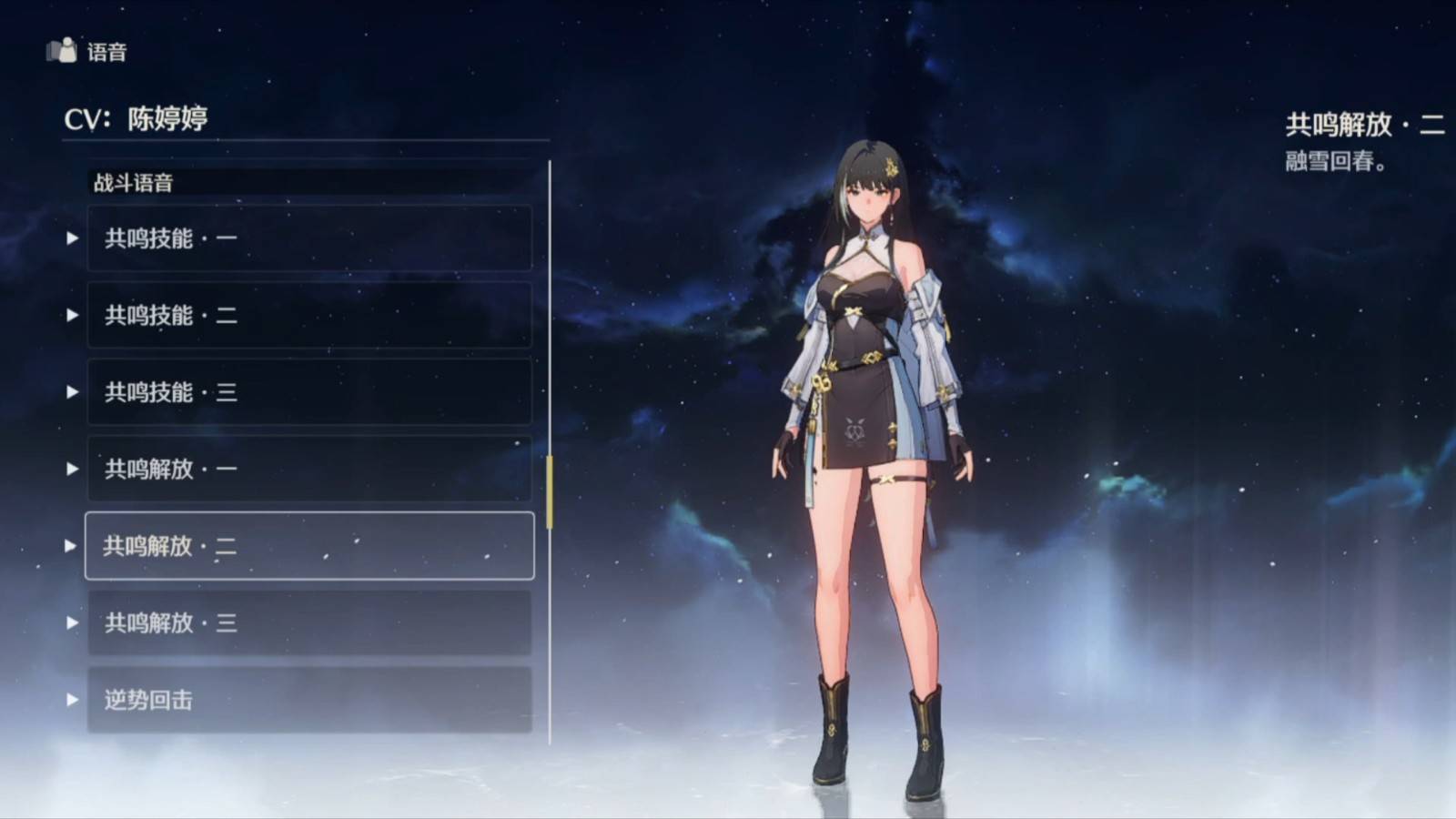The height and width of the screenshot is (819, 1456).
Task: Click the 语音 voice icon header
Action: click(x=62, y=51)
